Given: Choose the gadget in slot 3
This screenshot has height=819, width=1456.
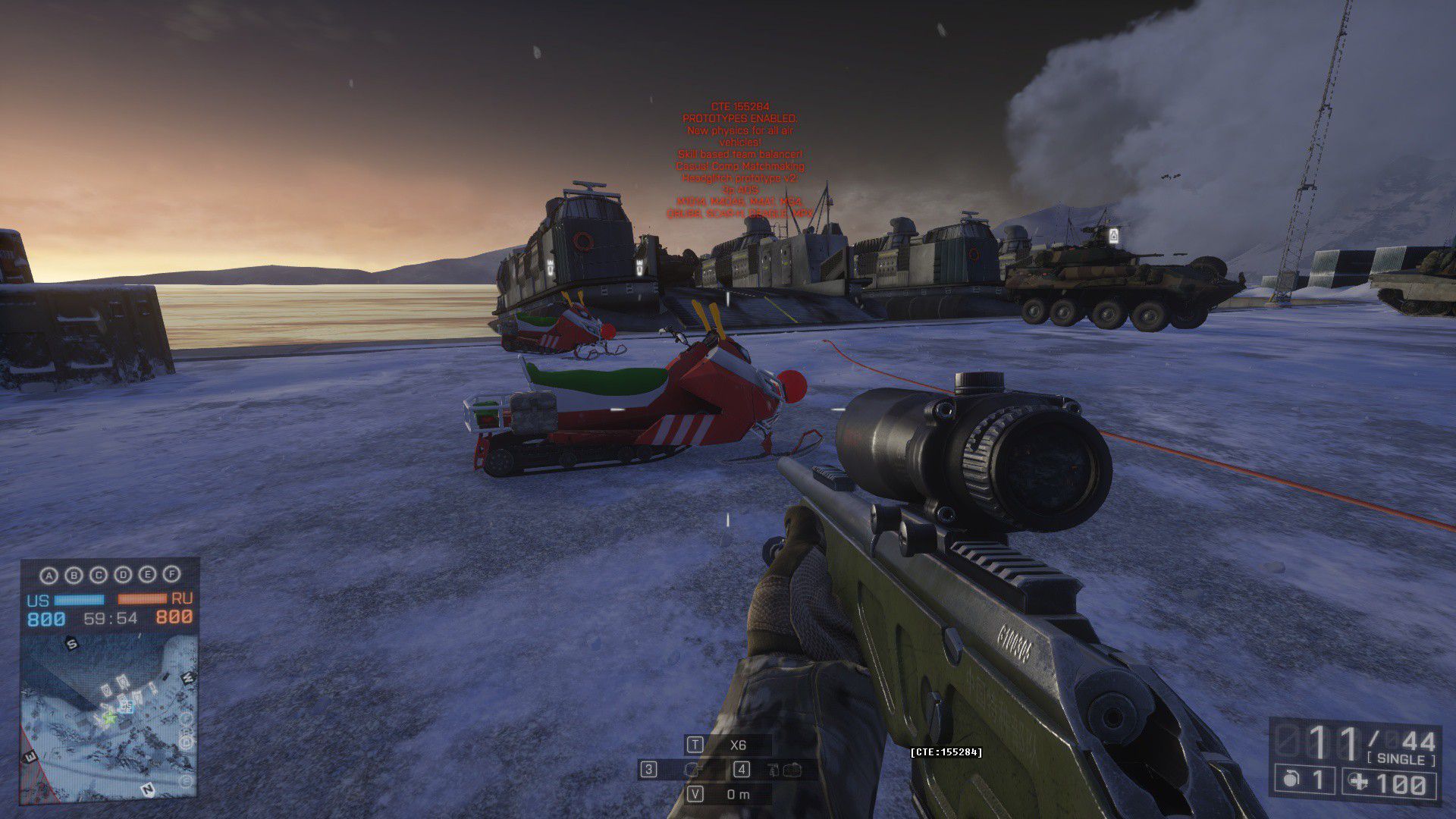Looking at the screenshot, I should click(x=692, y=770).
